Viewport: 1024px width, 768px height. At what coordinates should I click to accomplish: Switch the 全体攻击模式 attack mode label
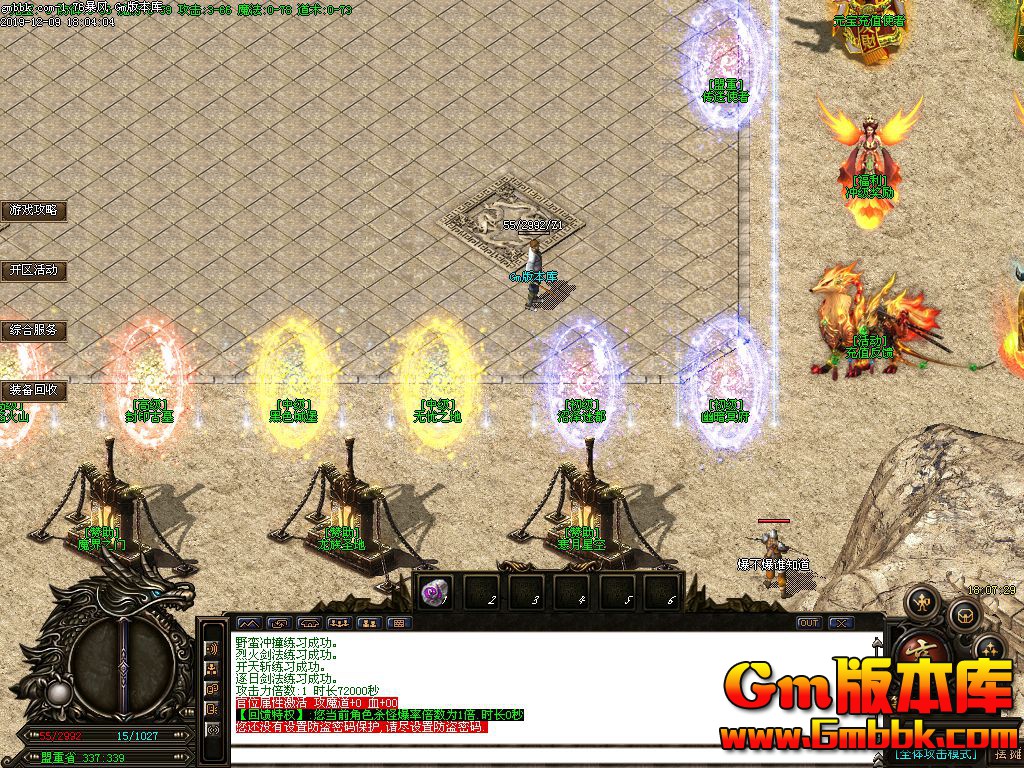click(x=935, y=754)
